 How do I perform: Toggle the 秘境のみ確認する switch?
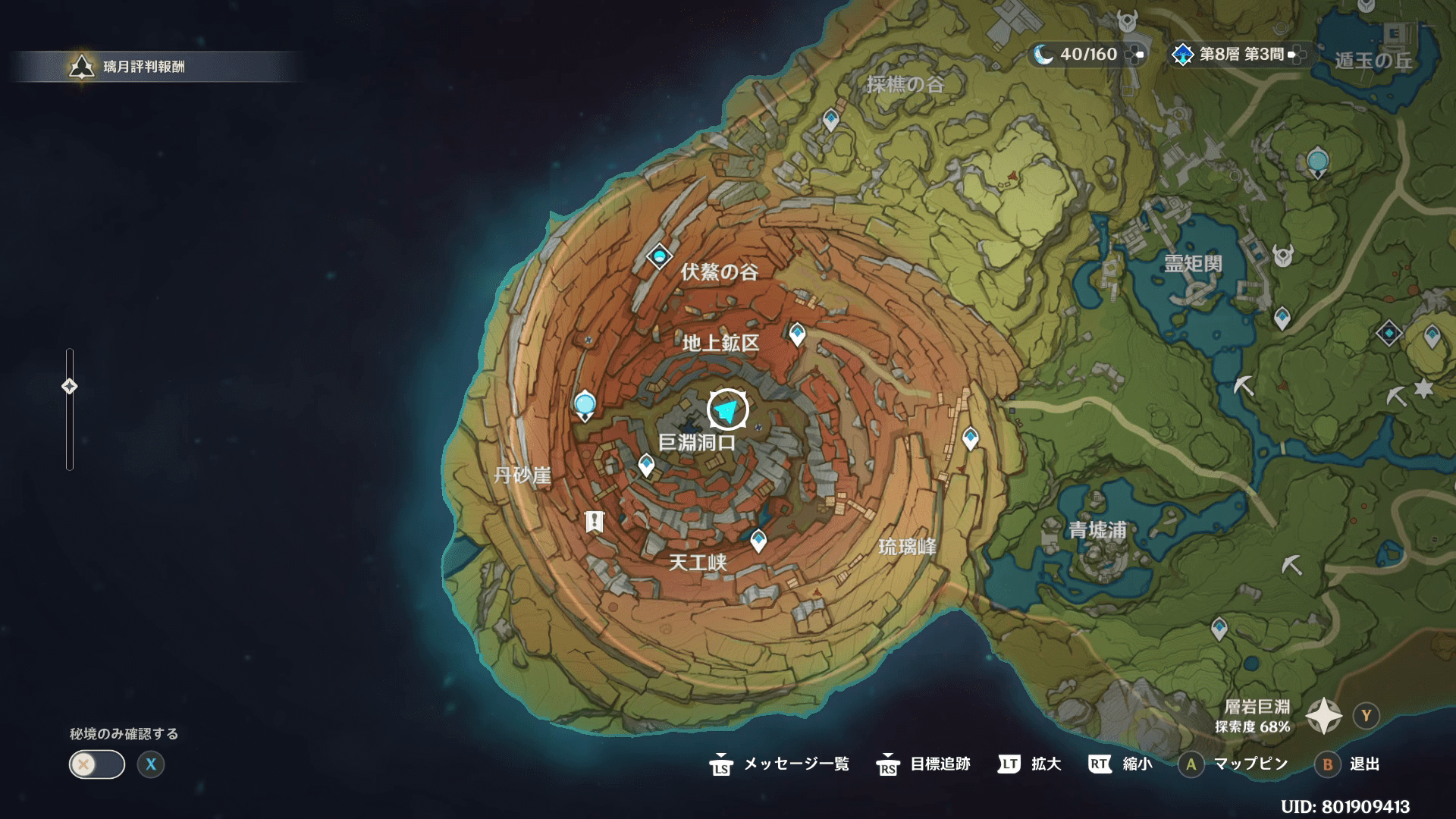pos(97,764)
